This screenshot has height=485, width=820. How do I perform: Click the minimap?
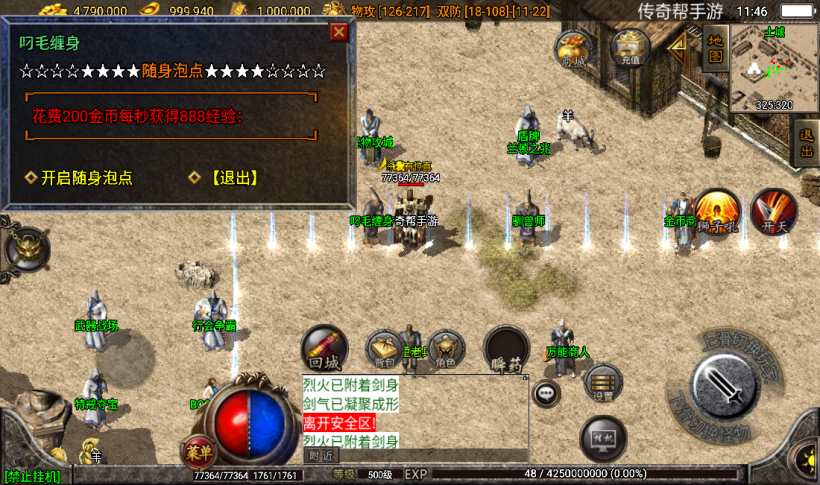pyautogui.click(x=773, y=66)
